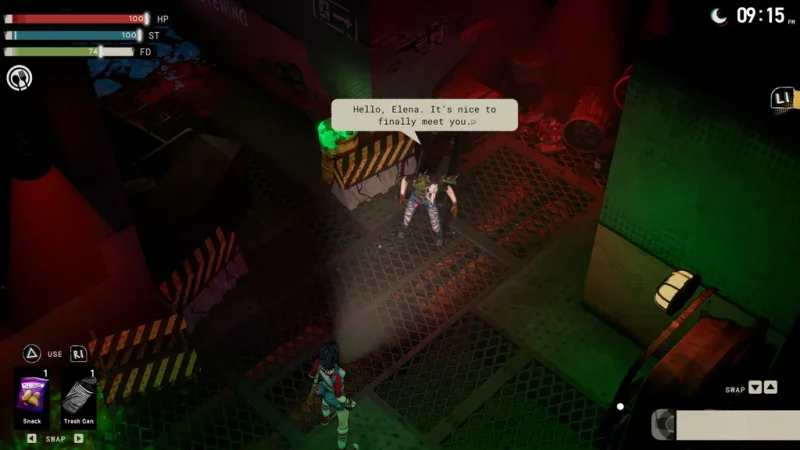Advance the "Hello, Elena" dialogue bubble
The height and width of the screenshot is (450, 800).
point(424,115)
